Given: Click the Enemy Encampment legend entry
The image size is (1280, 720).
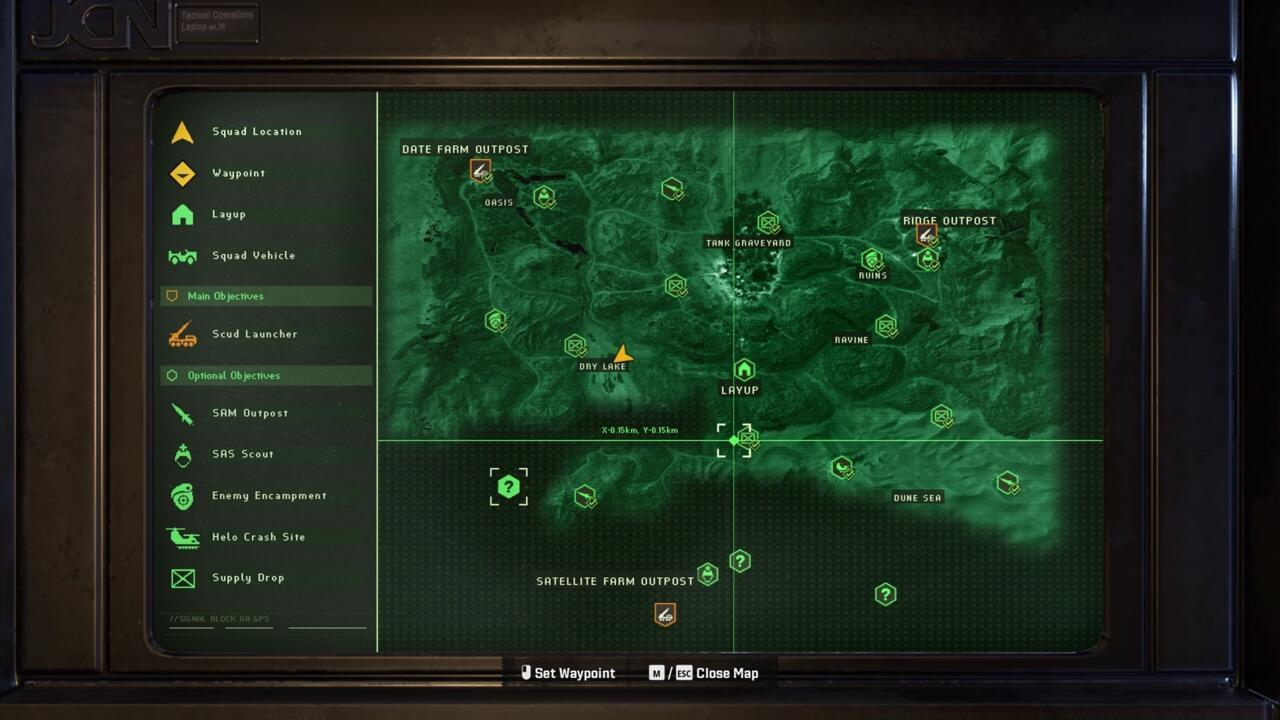Looking at the screenshot, I should tap(268, 496).
